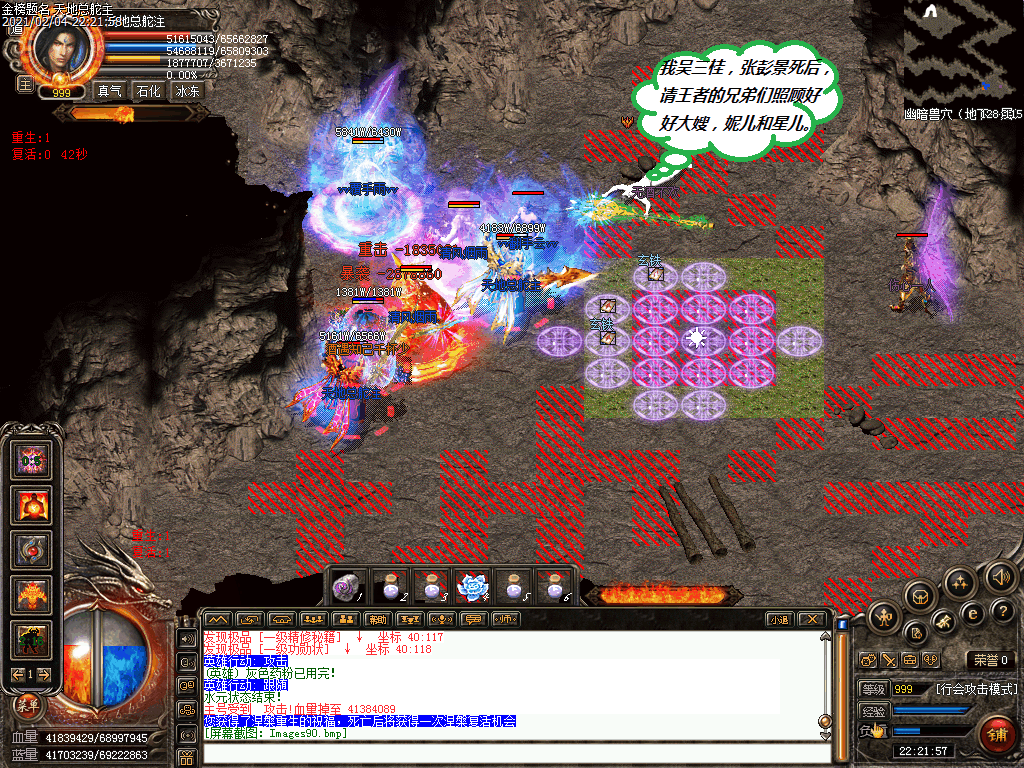
Task: Open the character figure icon
Action: [884, 617]
